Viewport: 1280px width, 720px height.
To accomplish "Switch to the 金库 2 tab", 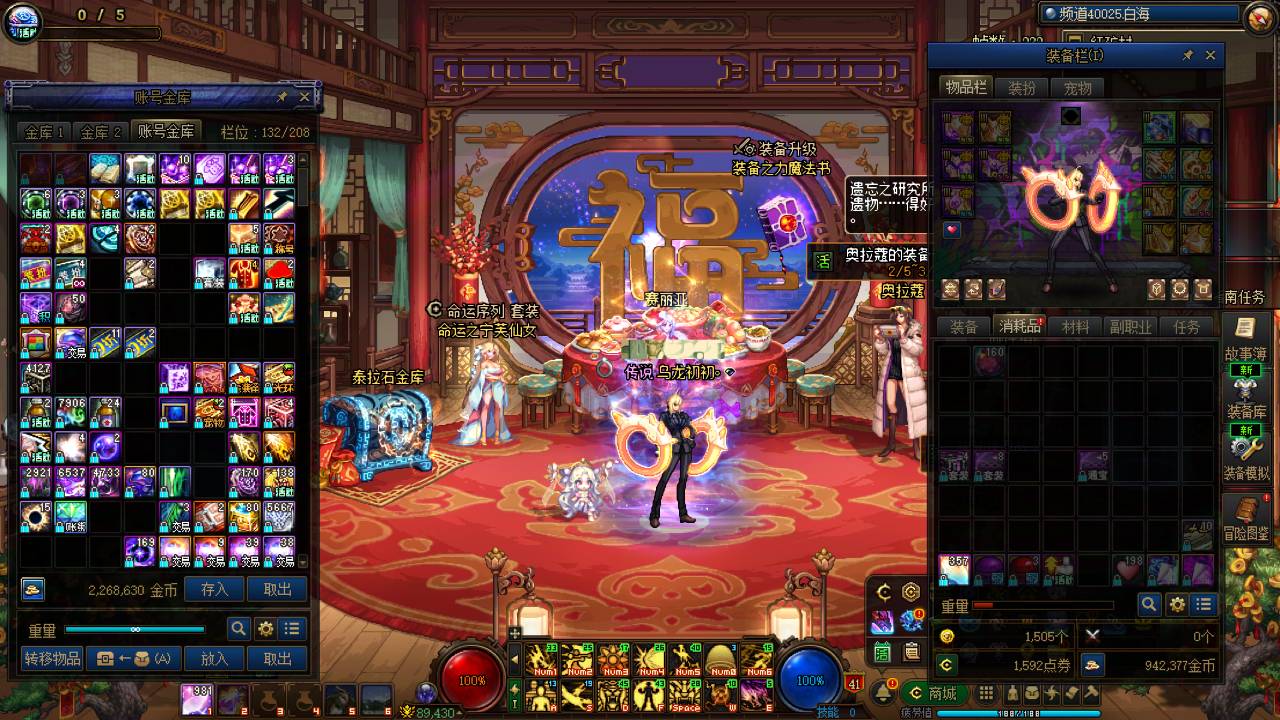I will click(101, 132).
